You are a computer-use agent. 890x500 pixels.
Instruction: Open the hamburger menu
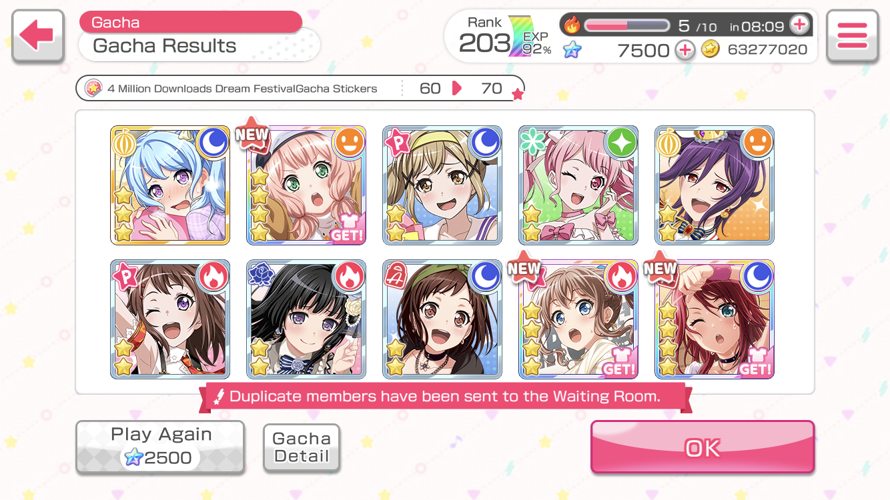[x=852, y=37]
